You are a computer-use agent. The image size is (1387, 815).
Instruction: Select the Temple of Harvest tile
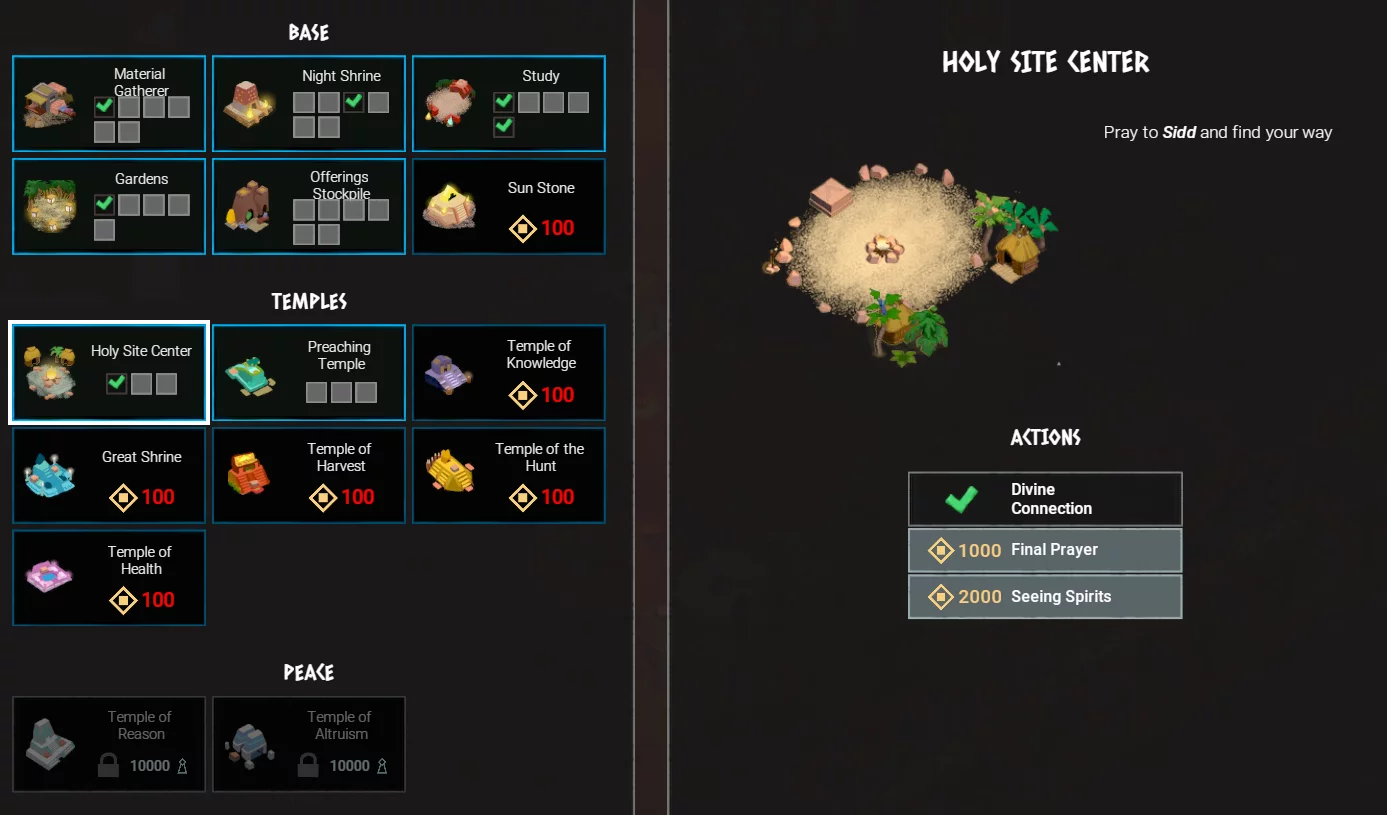pos(309,476)
